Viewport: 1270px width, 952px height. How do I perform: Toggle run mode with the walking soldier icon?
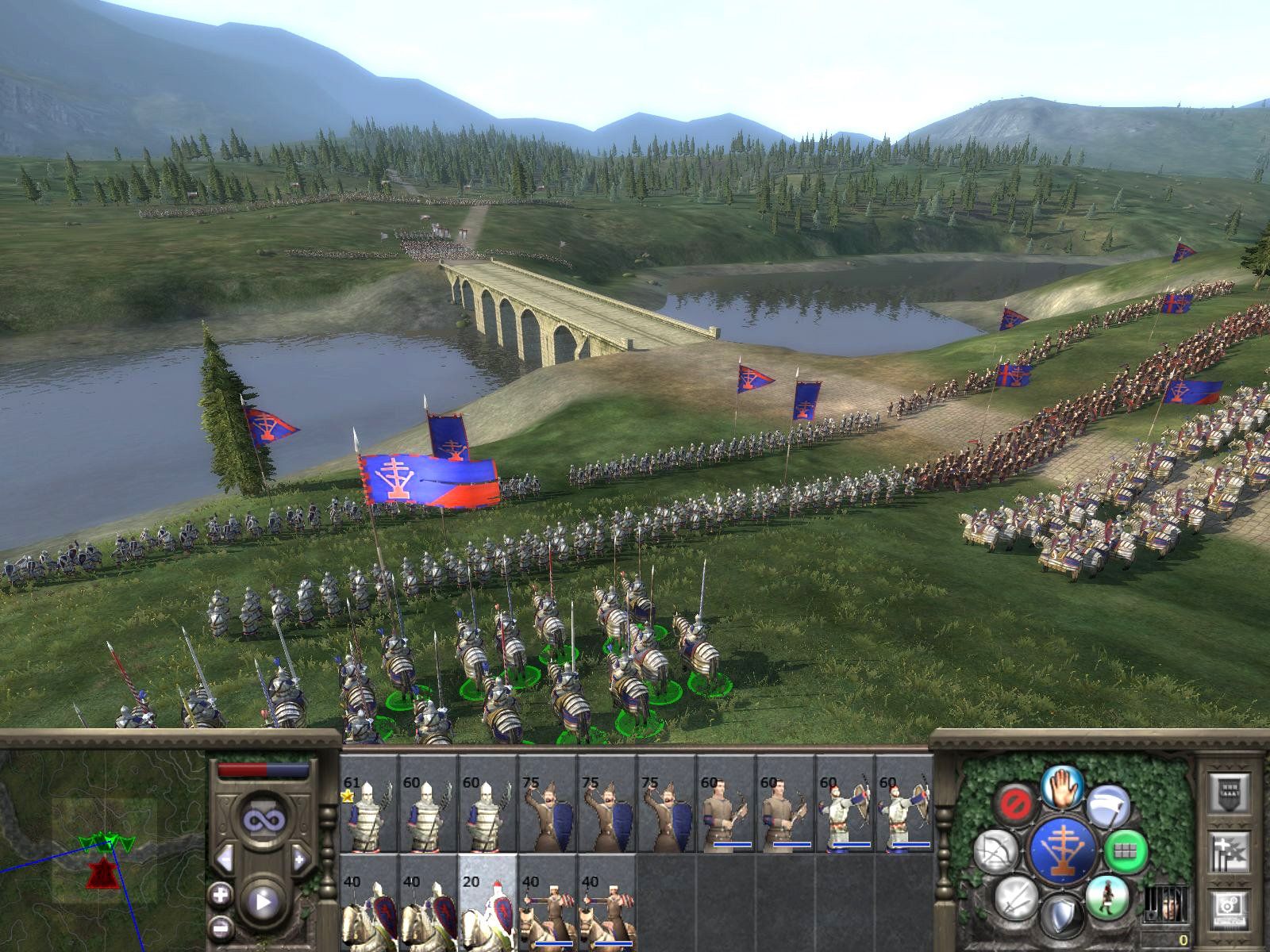1107,896
